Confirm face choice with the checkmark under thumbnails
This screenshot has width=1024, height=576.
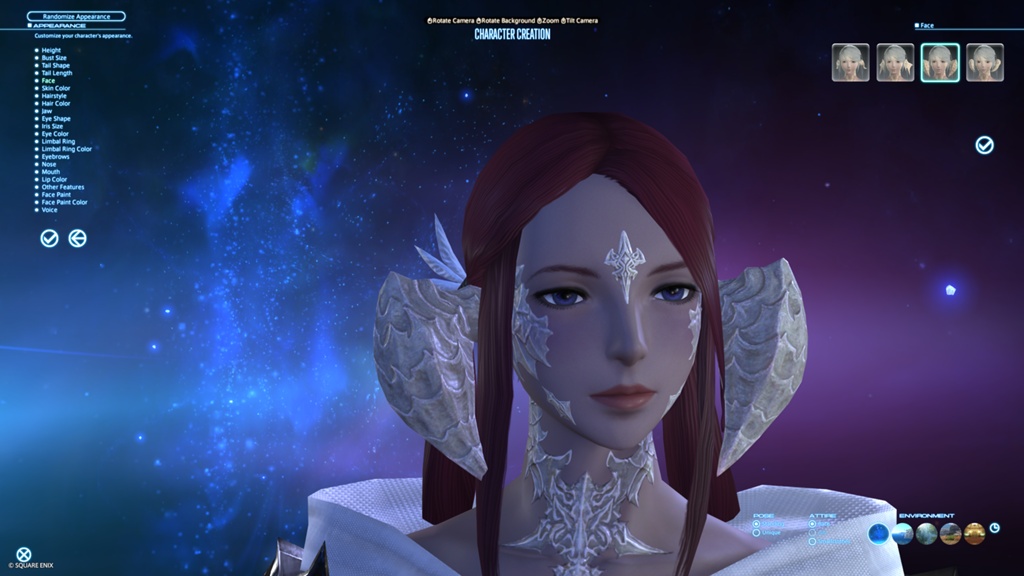point(985,146)
